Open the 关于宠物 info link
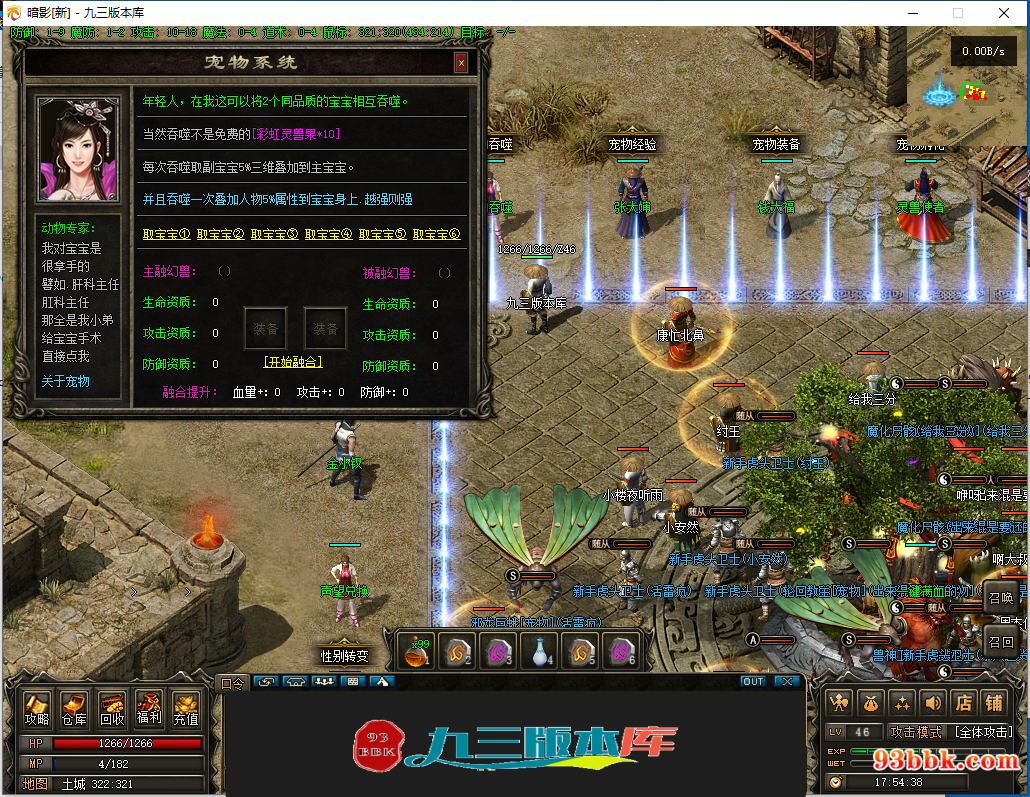Image resolution: width=1030 pixels, height=797 pixels. coord(65,381)
